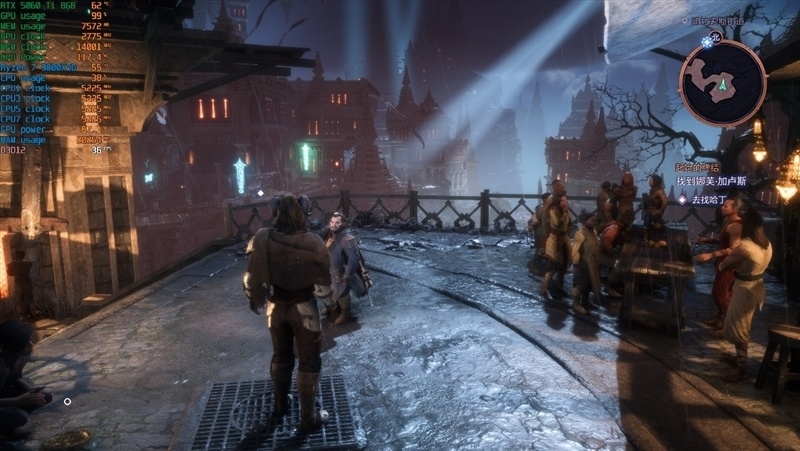The image size is (800, 451).
Task: Open the circular minimap
Action: pyautogui.click(x=722, y=82)
